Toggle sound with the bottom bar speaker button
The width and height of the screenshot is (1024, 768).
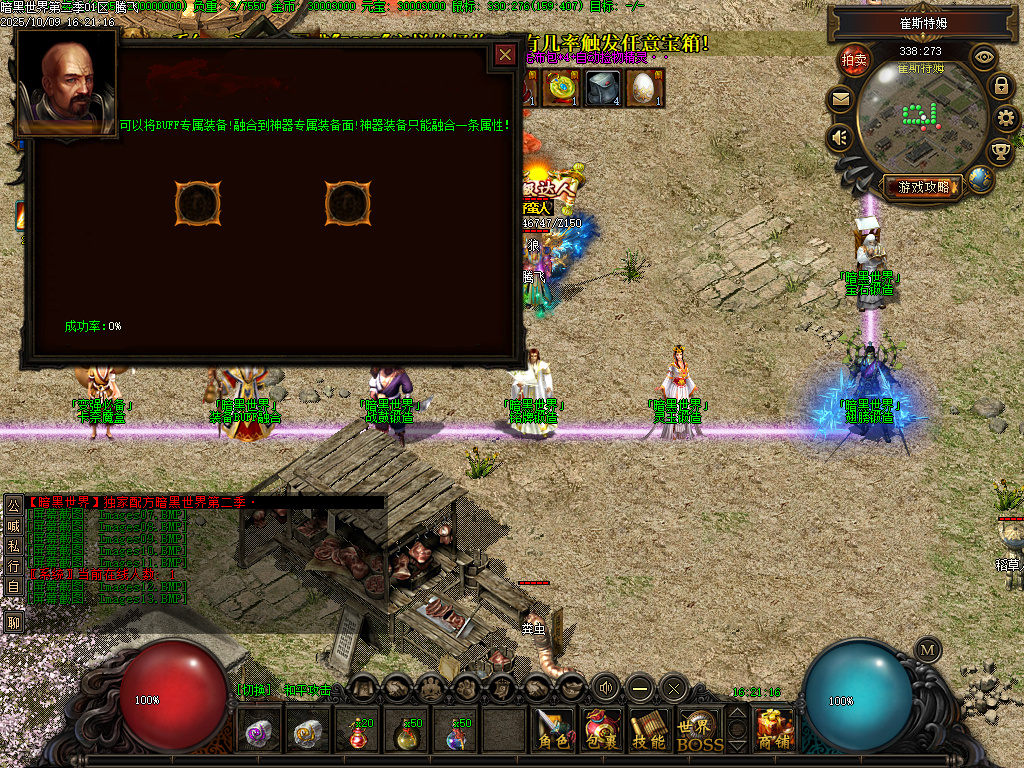606,687
